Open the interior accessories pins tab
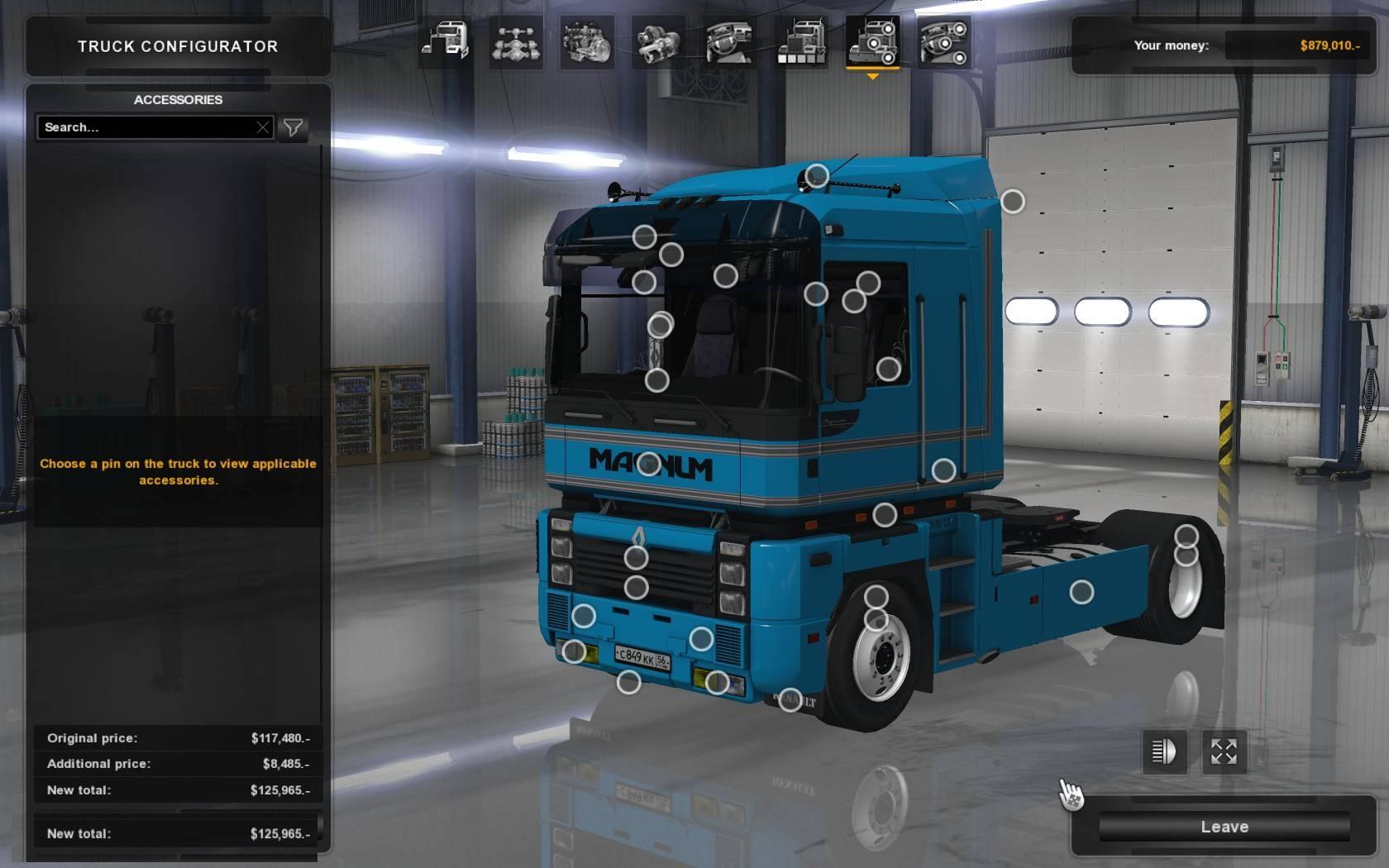 pyautogui.click(x=943, y=42)
